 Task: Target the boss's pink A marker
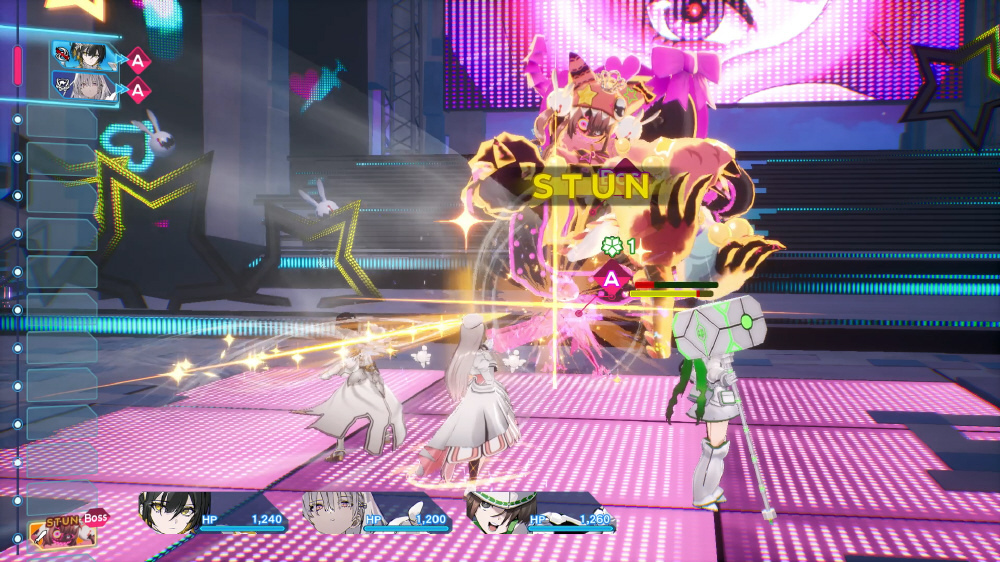tap(612, 281)
